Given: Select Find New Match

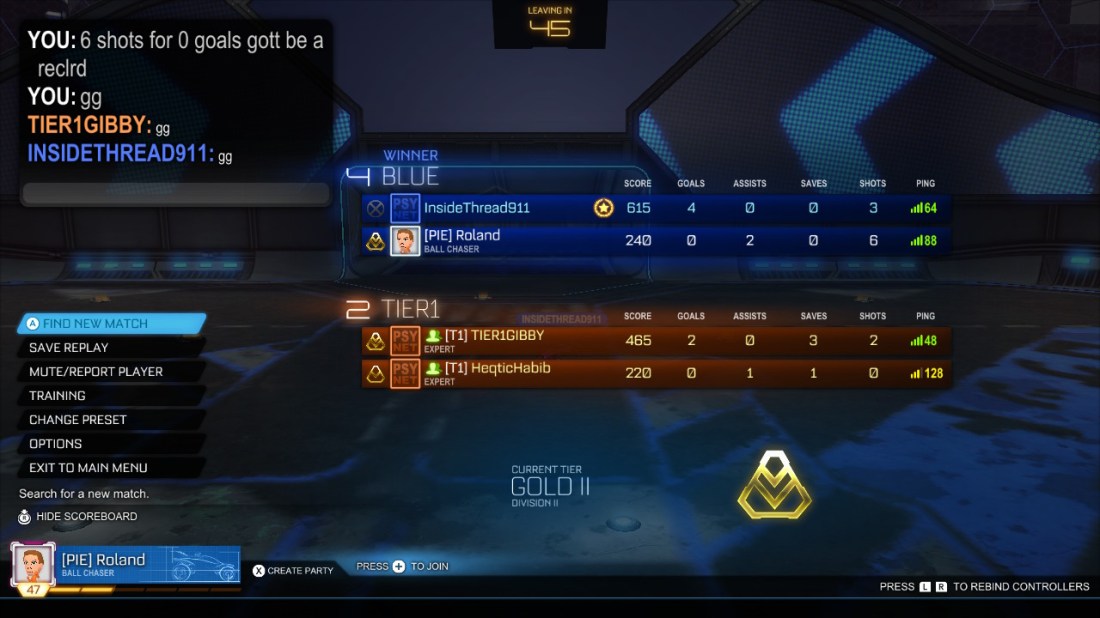Looking at the screenshot, I should pyautogui.click(x=110, y=324).
